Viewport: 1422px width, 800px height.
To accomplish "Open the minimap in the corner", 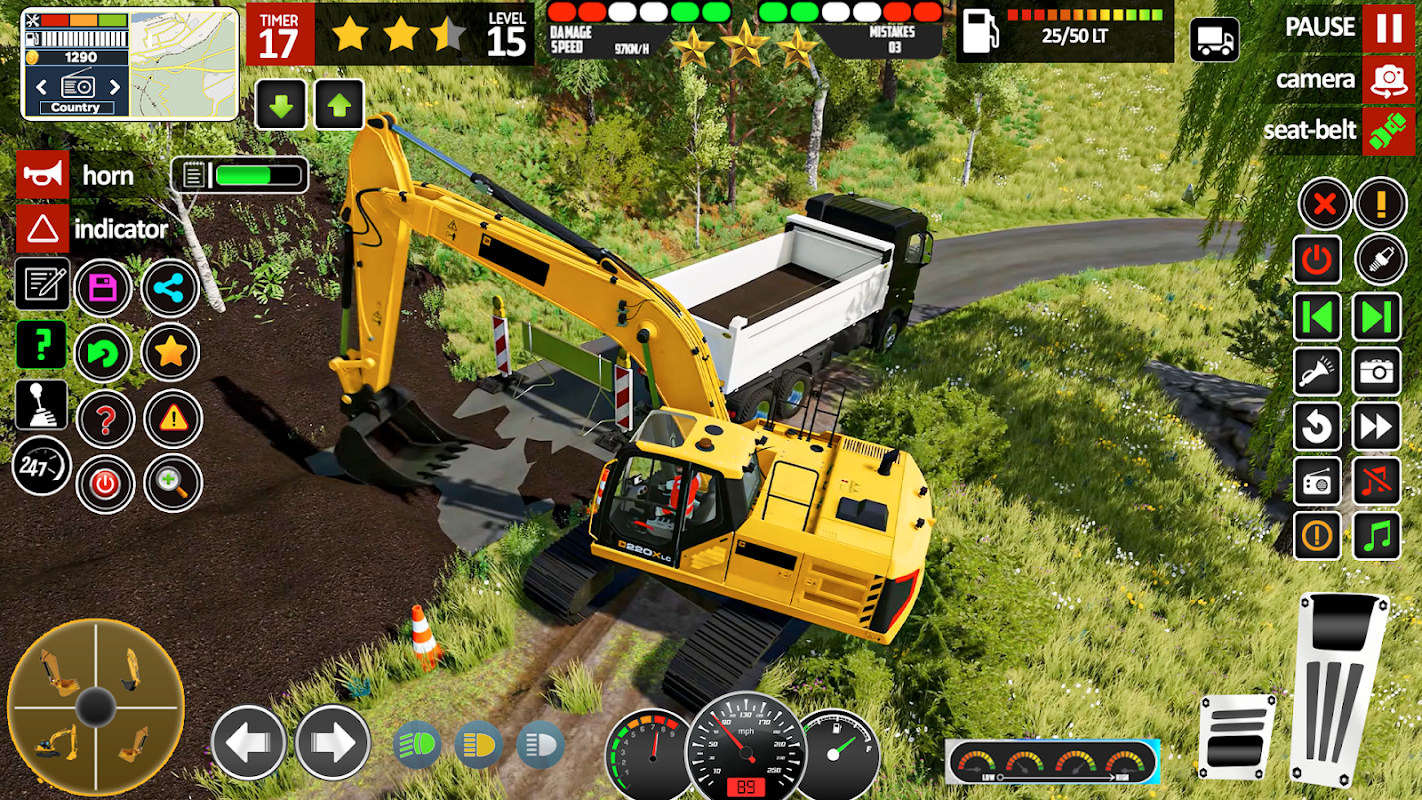I will (x=184, y=63).
